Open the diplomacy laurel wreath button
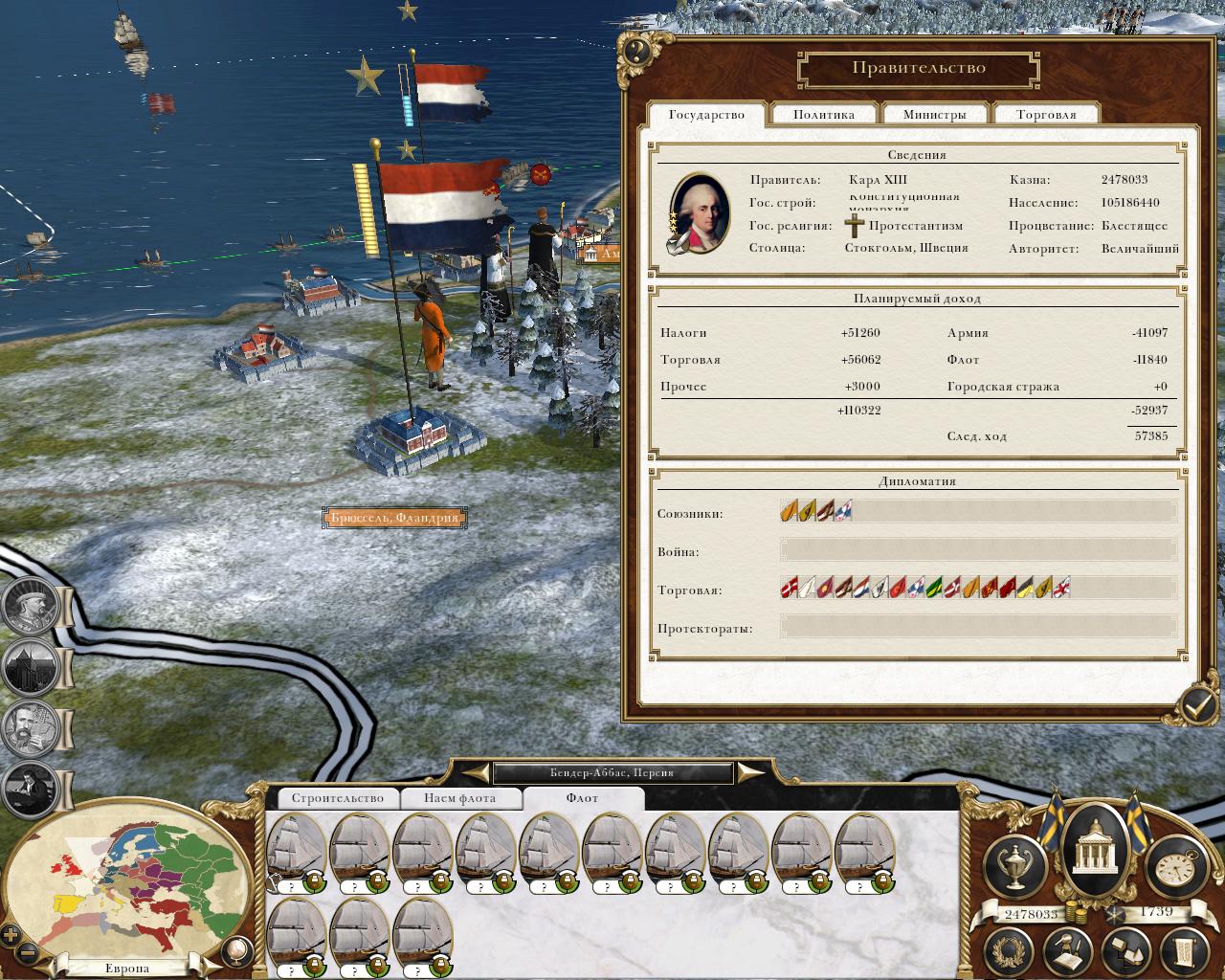This screenshot has height=980, width=1225. tap(1011, 951)
